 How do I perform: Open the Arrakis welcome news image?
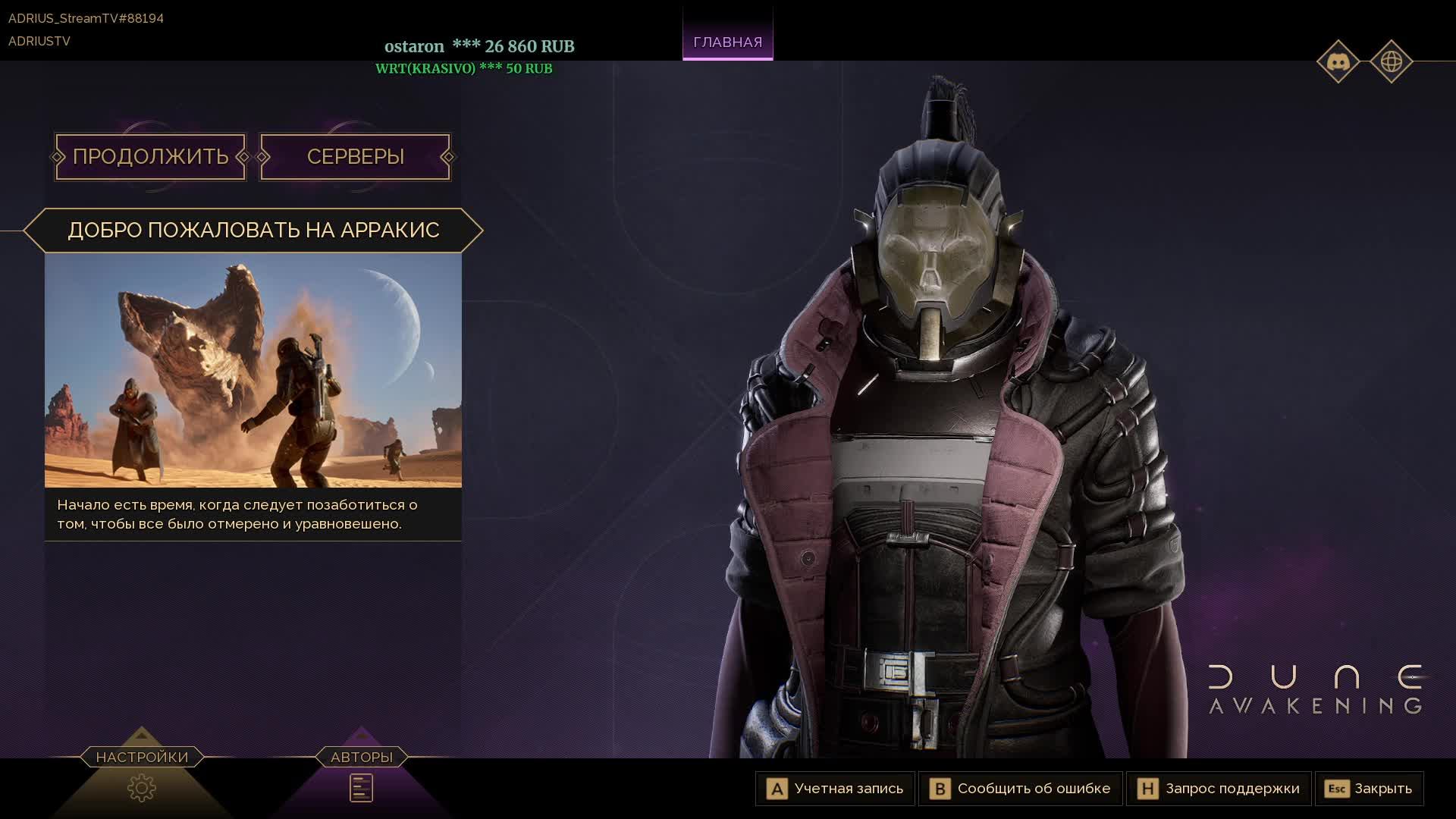(x=253, y=370)
